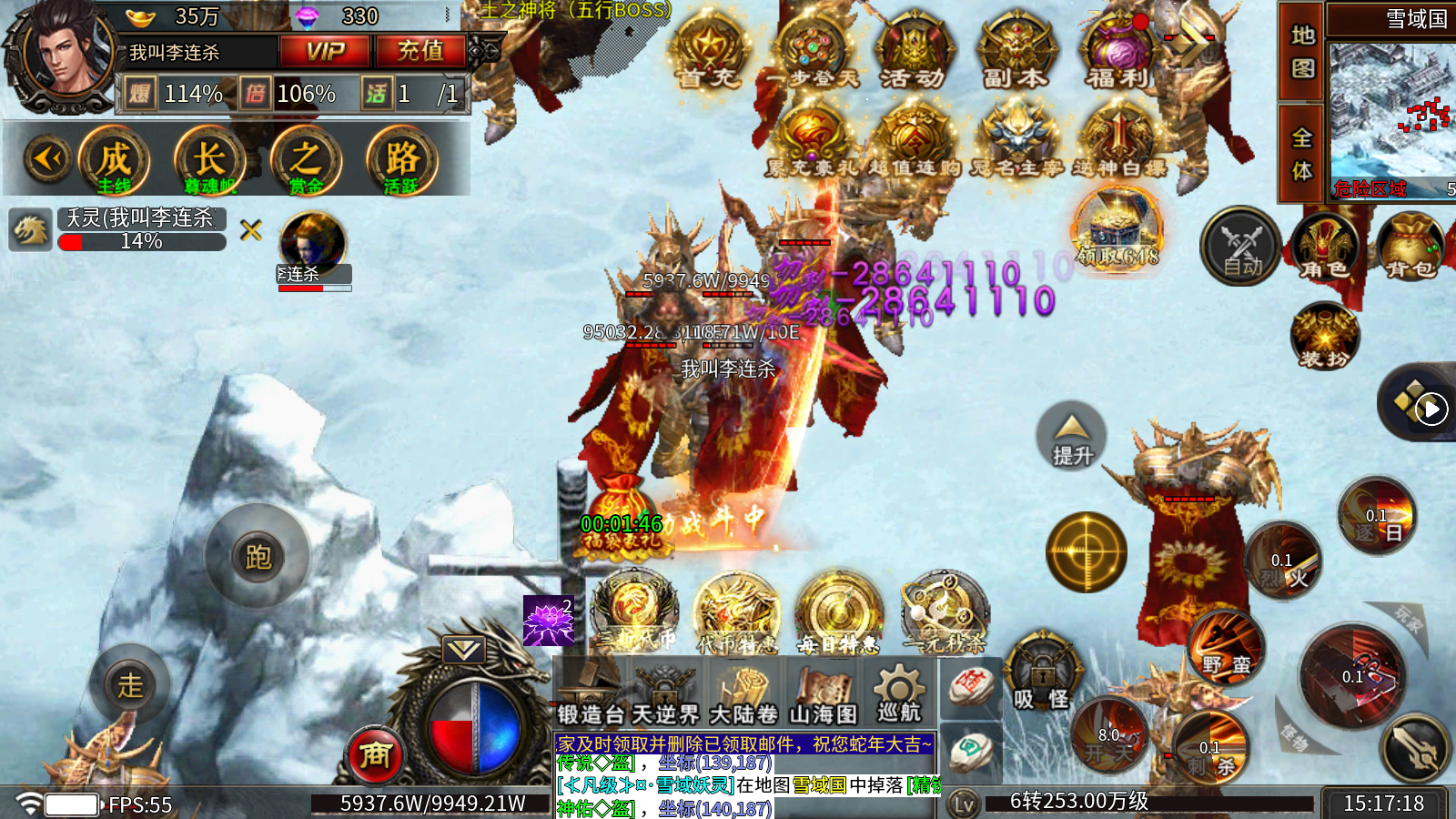Viewport: 1456px width, 819px height.
Task: Toggle the 自动 auto-battle button
Action: tap(1241, 246)
